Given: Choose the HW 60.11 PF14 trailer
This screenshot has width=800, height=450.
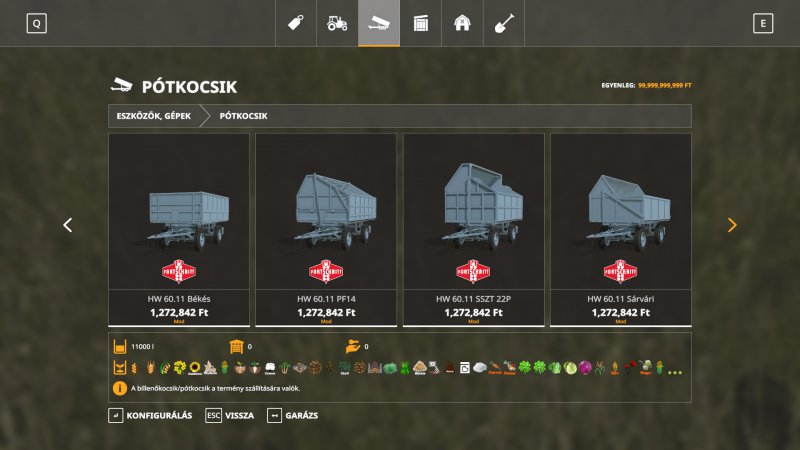Looking at the screenshot, I should tap(326, 229).
